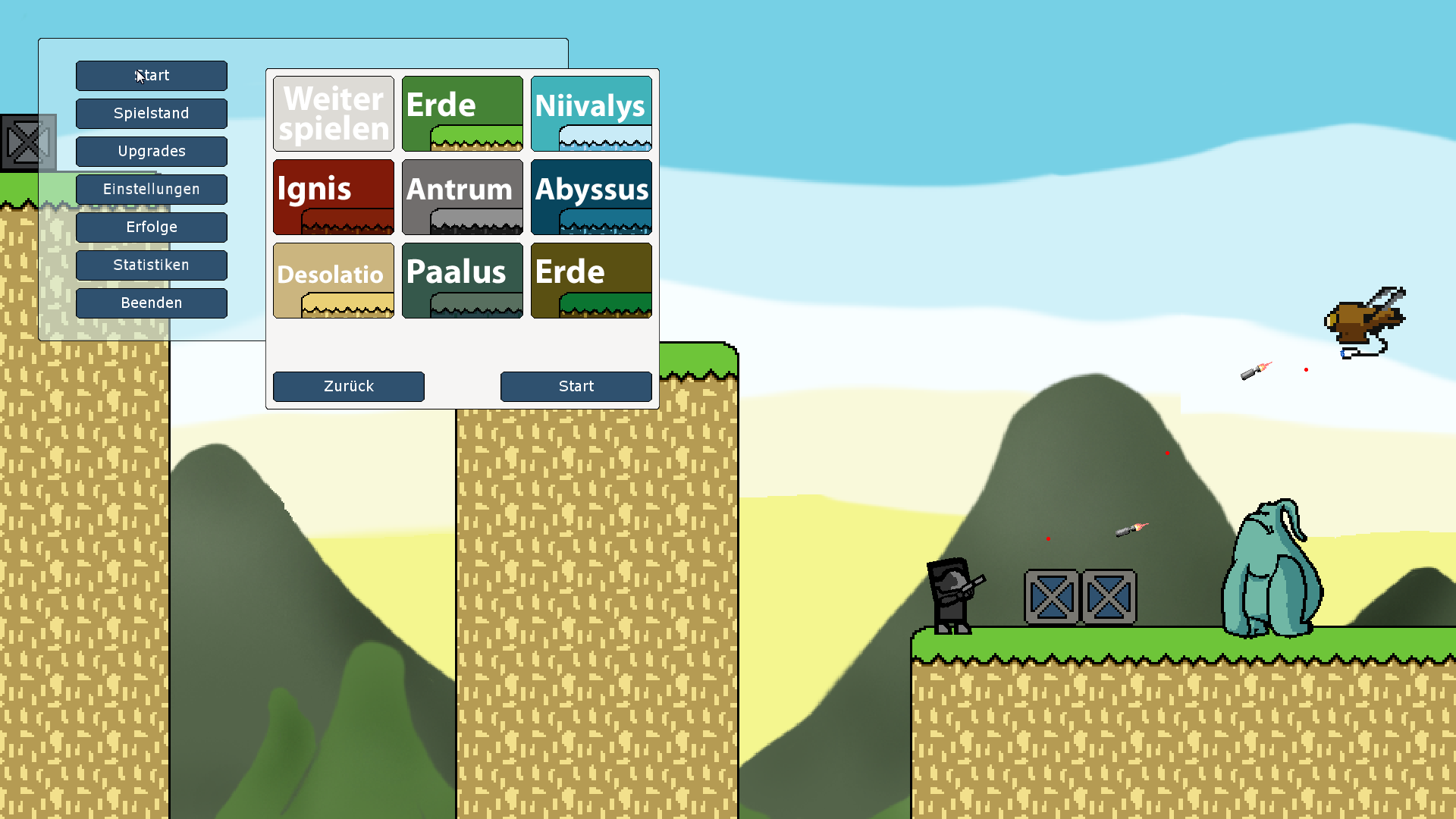Pick the sandy Desolatio world
The height and width of the screenshot is (819, 1456).
tap(334, 281)
